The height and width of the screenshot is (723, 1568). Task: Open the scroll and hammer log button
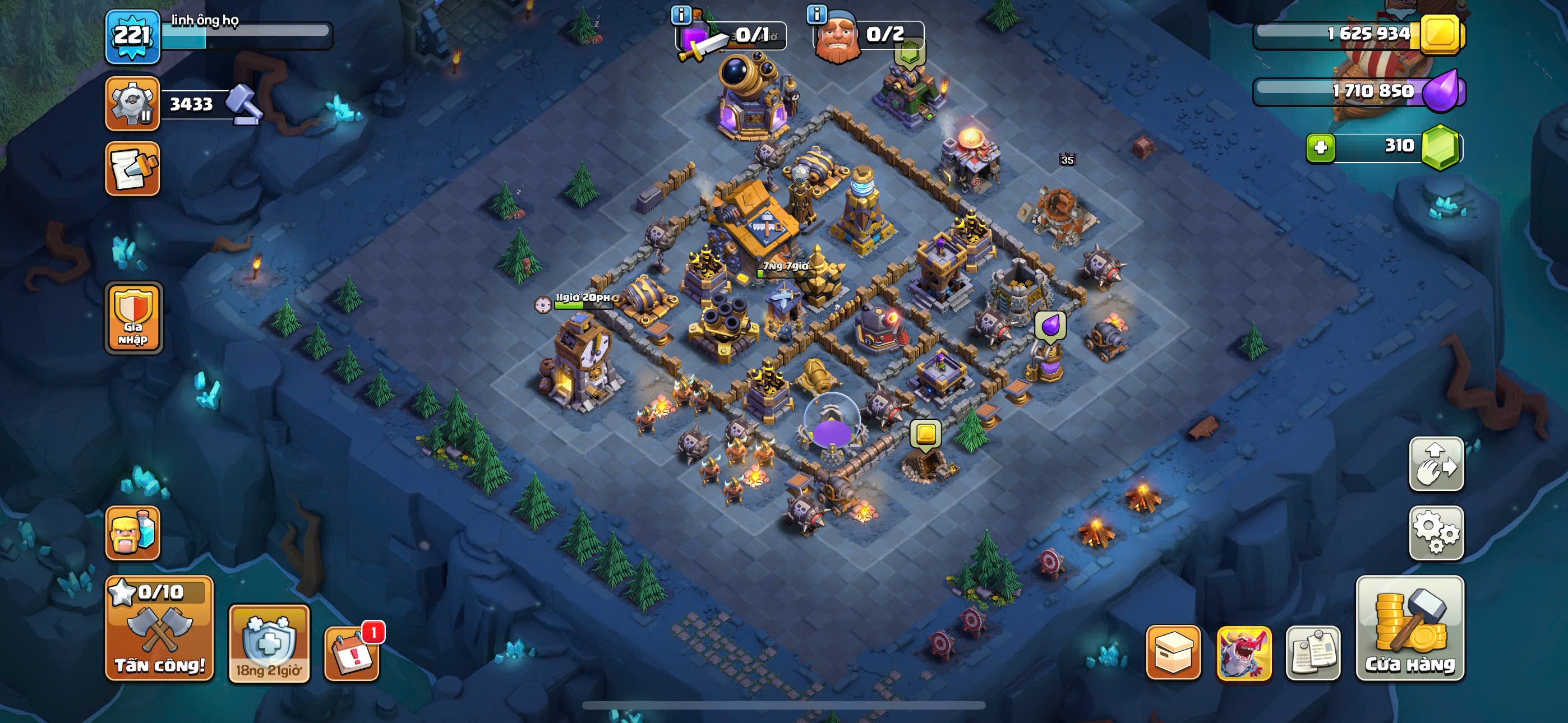(x=133, y=169)
